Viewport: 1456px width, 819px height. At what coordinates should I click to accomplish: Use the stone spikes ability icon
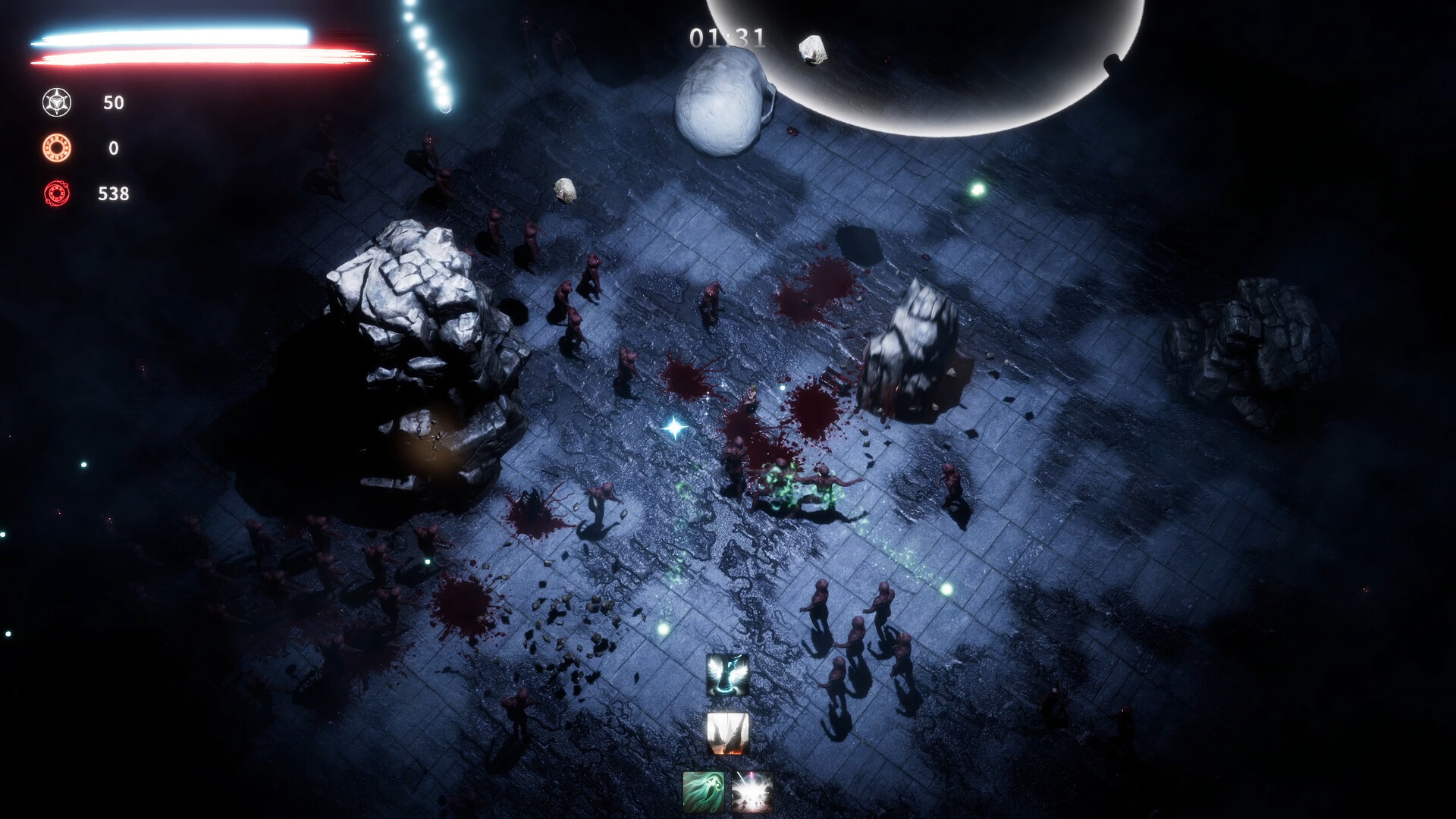point(728,733)
